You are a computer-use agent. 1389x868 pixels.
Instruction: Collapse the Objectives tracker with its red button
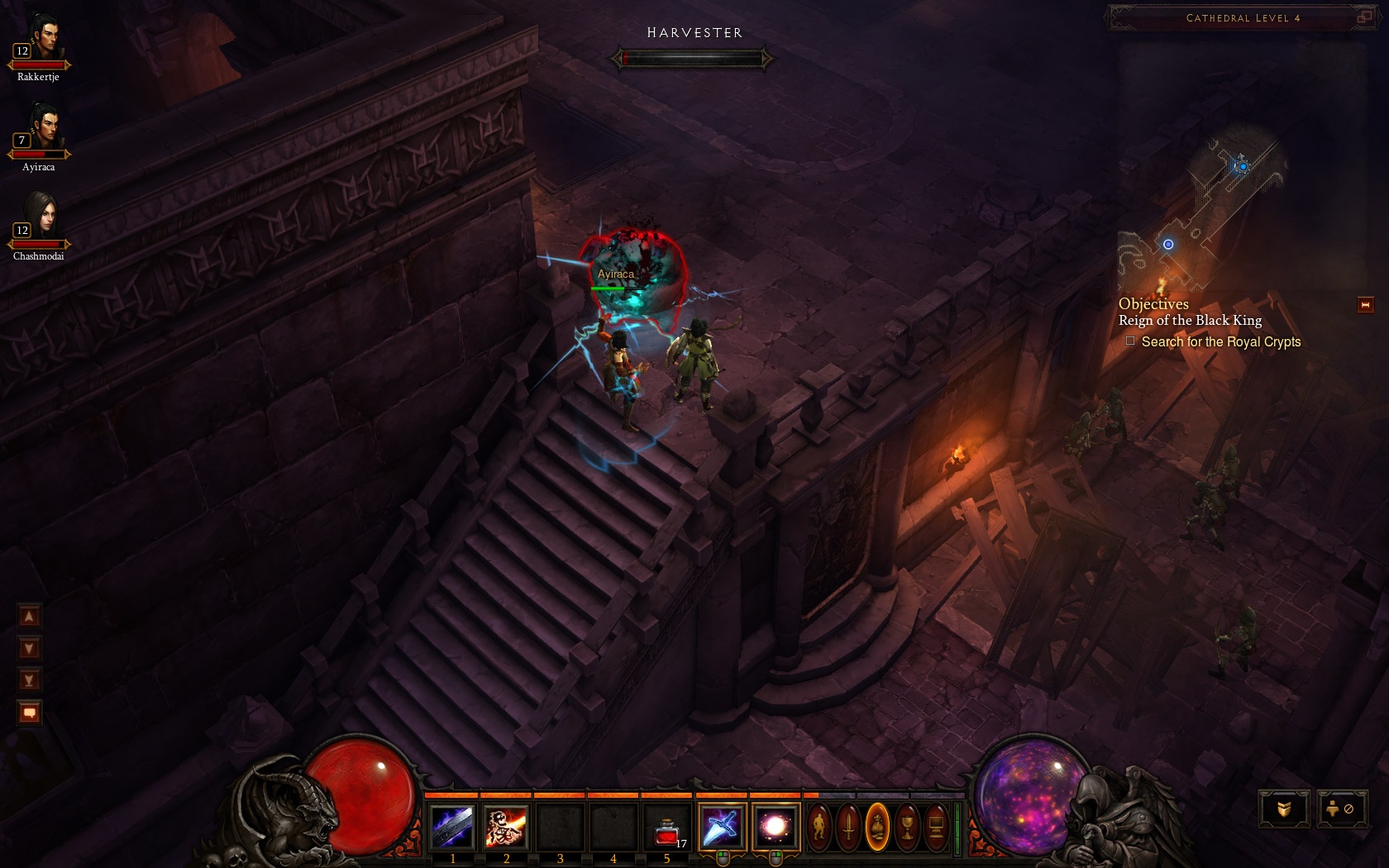click(x=1365, y=305)
